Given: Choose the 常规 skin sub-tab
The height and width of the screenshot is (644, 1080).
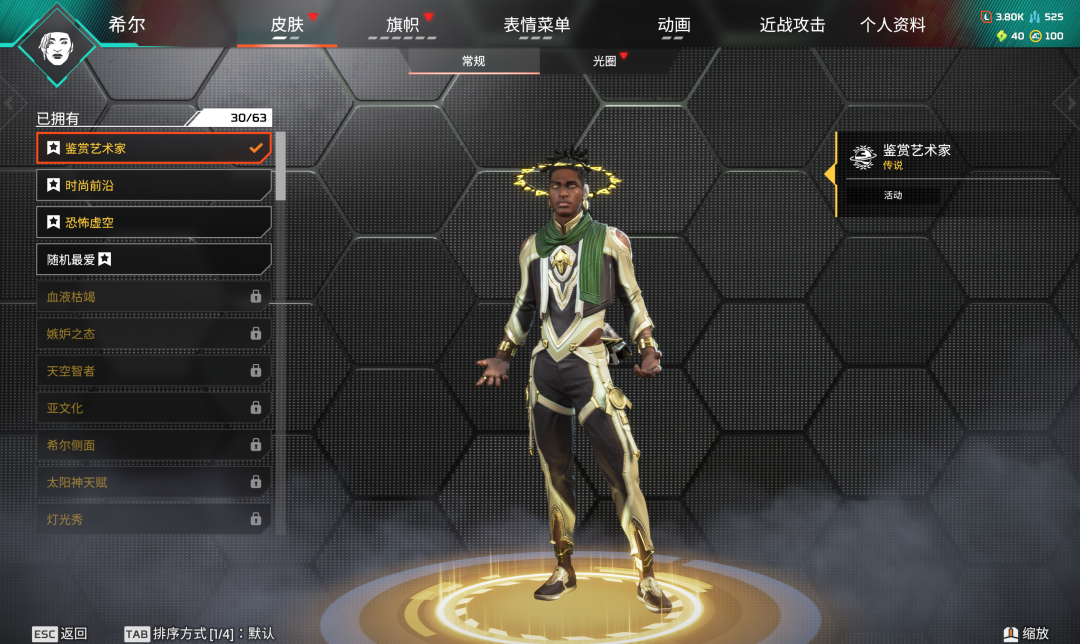Looking at the screenshot, I should pyautogui.click(x=474, y=61).
